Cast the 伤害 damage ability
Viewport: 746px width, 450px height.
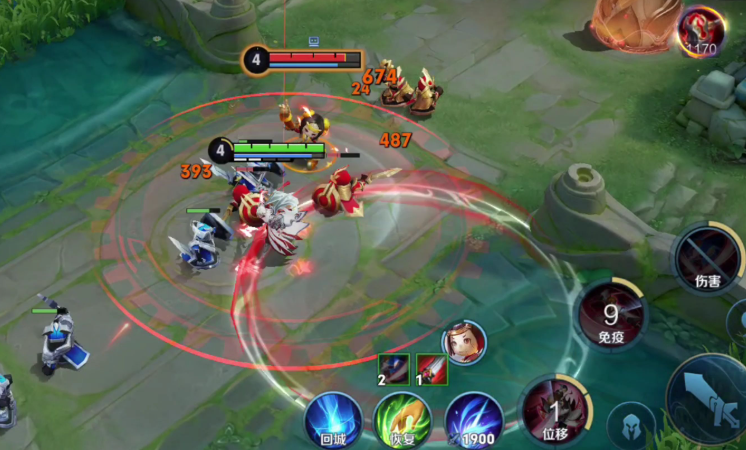pos(707,259)
